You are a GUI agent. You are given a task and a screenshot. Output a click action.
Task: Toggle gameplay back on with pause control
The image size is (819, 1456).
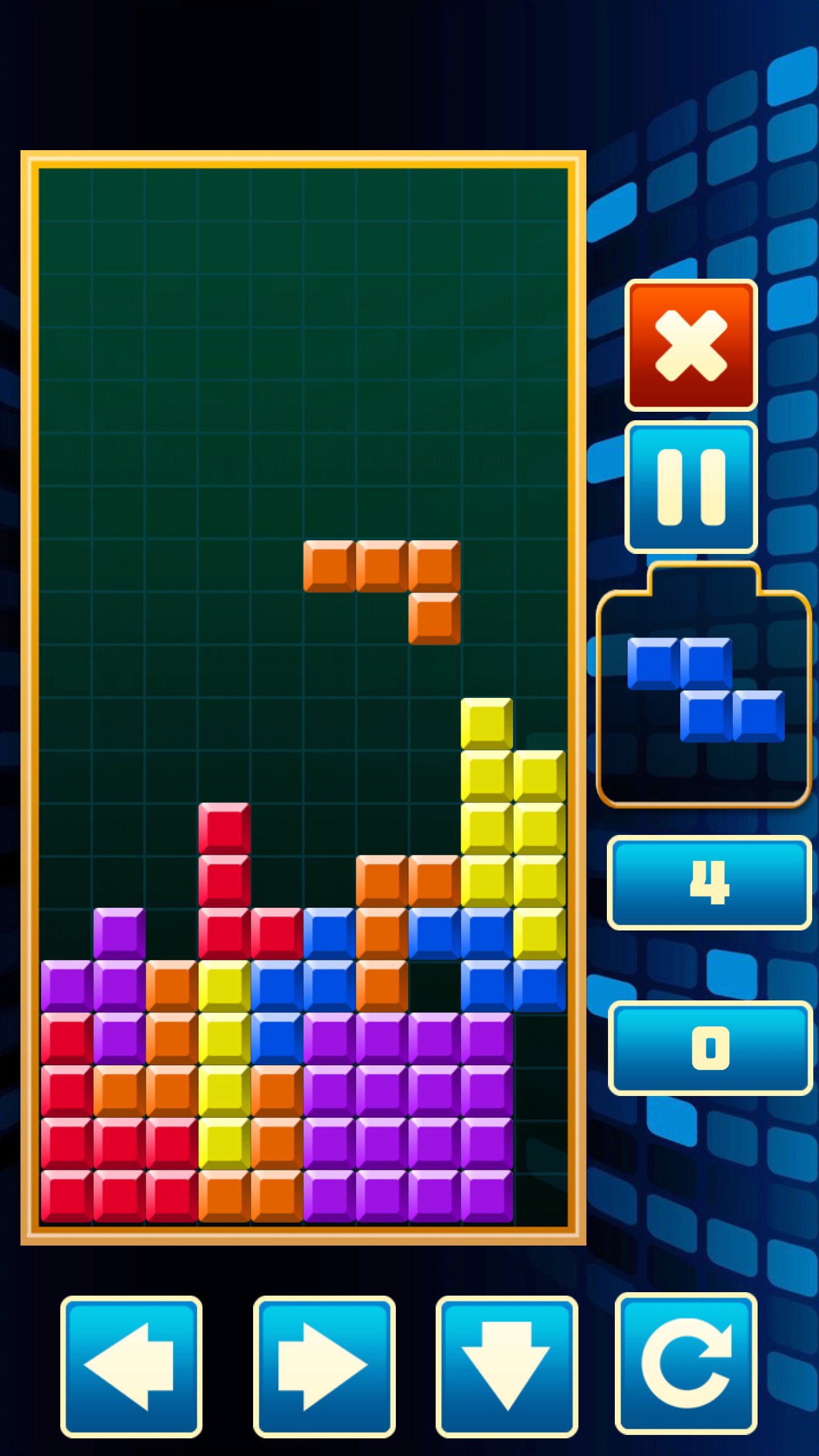pyautogui.click(x=690, y=489)
